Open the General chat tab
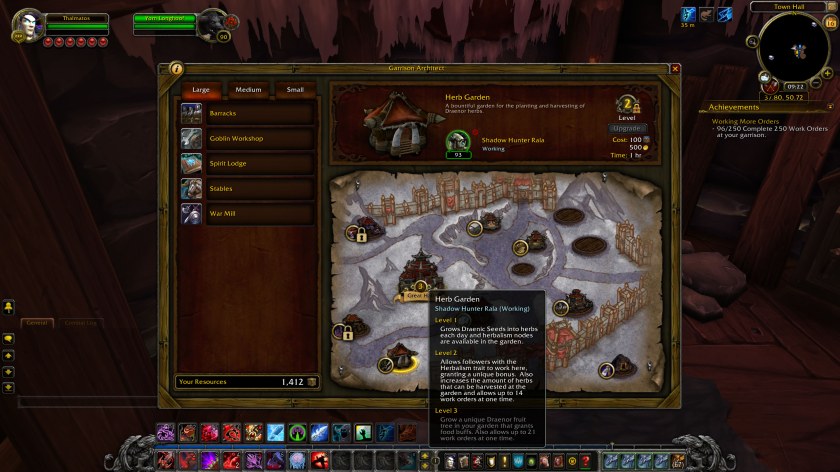 (37, 322)
